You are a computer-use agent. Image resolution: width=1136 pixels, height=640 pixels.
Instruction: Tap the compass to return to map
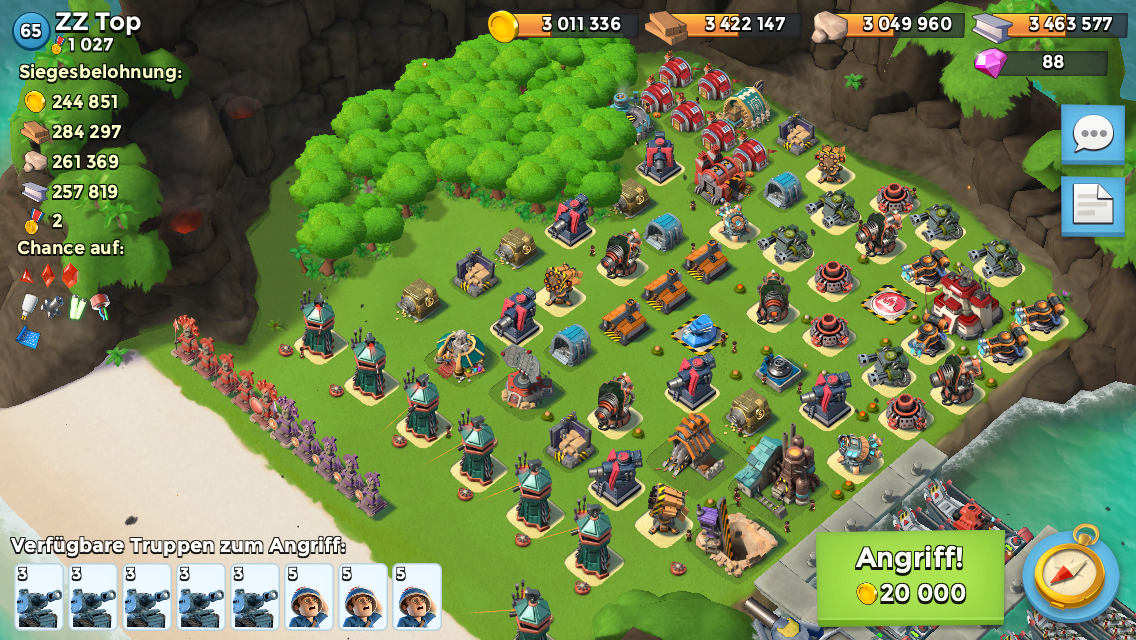1070,574
